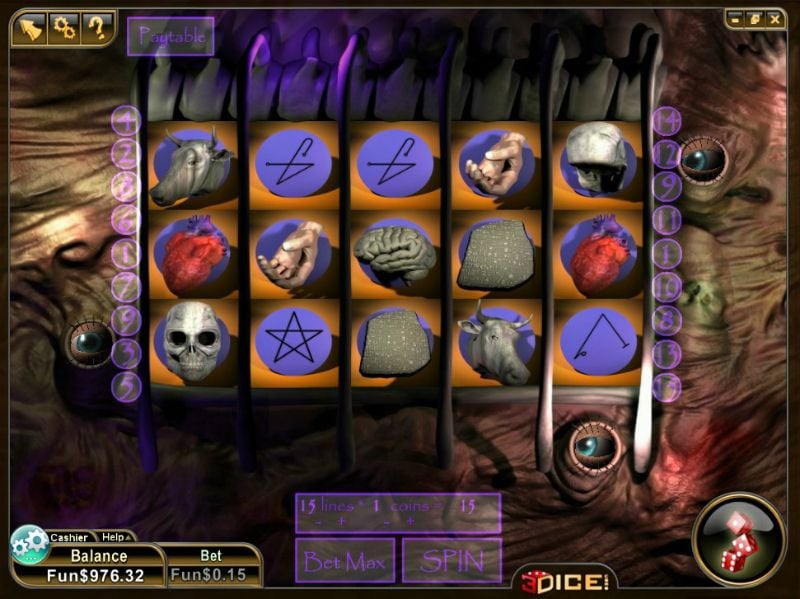Increase coins per line
The width and height of the screenshot is (800, 599).
point(410,521)
